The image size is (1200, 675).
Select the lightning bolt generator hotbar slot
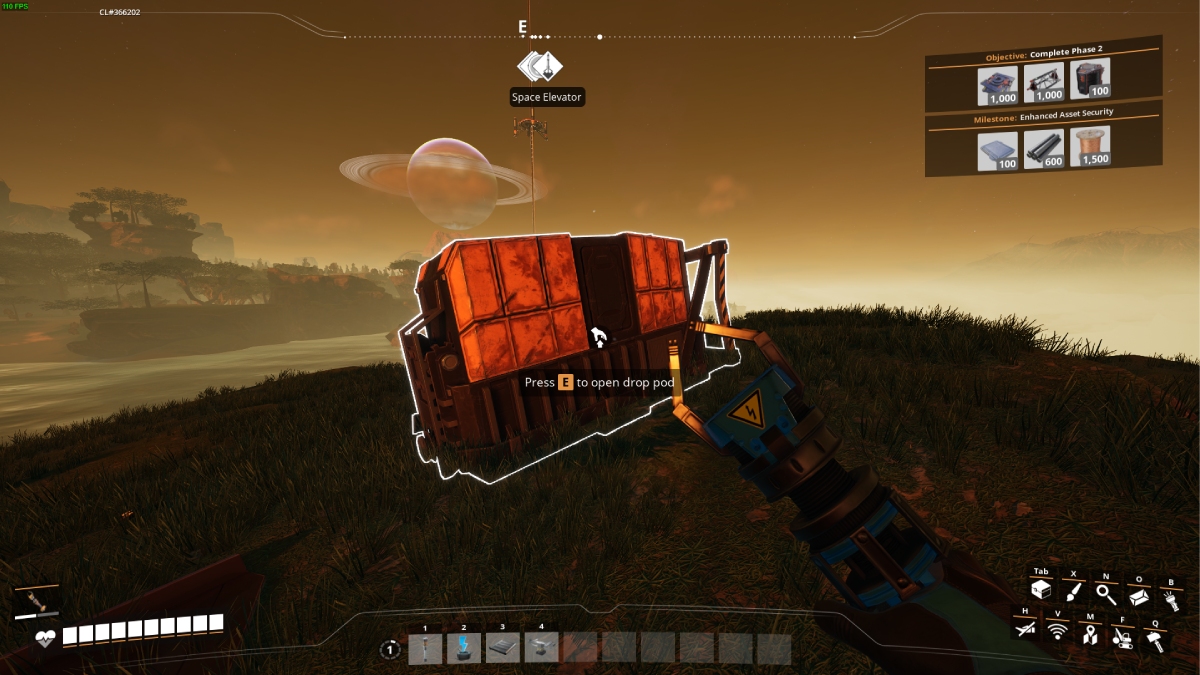tap(464, 649)
